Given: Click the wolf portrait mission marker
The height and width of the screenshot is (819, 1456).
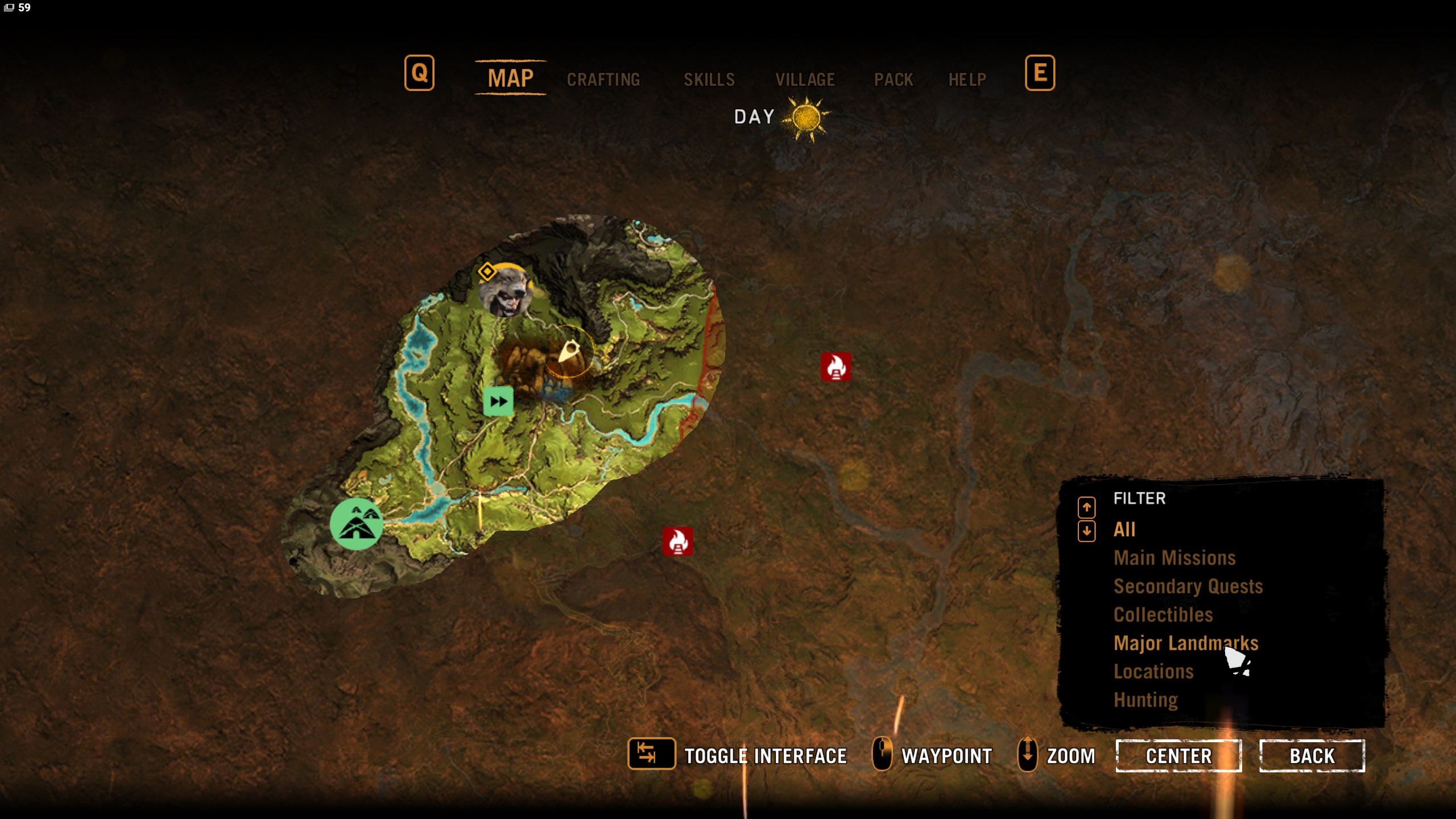Looking at the screenshot, I should click(505, 291).
